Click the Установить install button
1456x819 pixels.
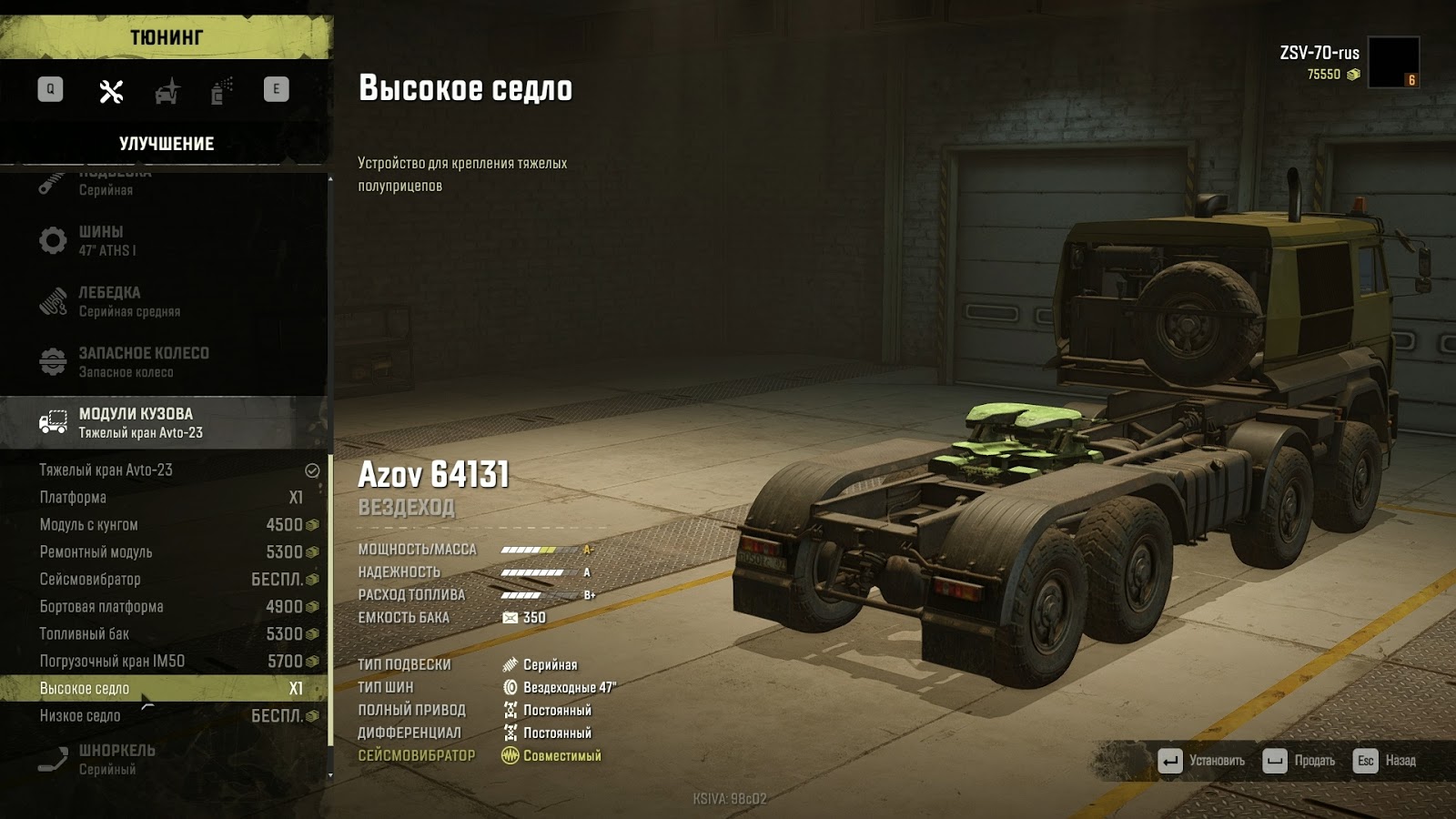coord(1202,761)
